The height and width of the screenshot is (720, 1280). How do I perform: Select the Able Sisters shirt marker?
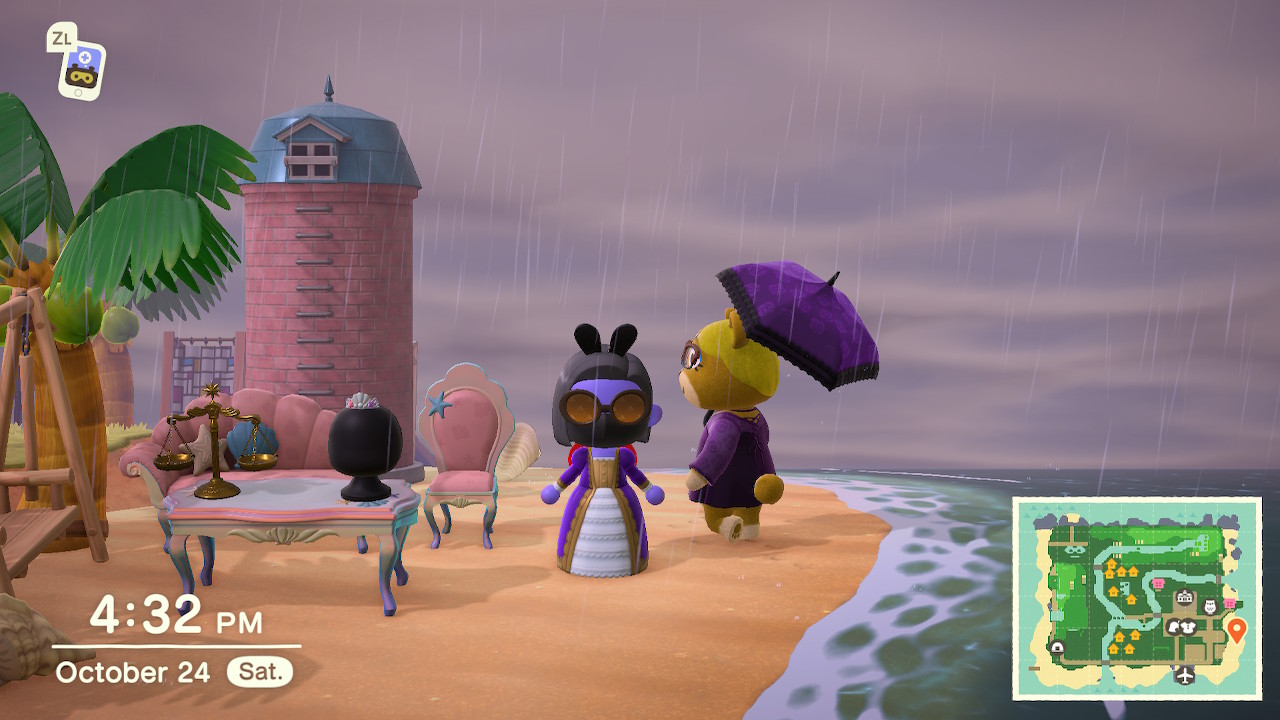click(x=1190, y=627)
